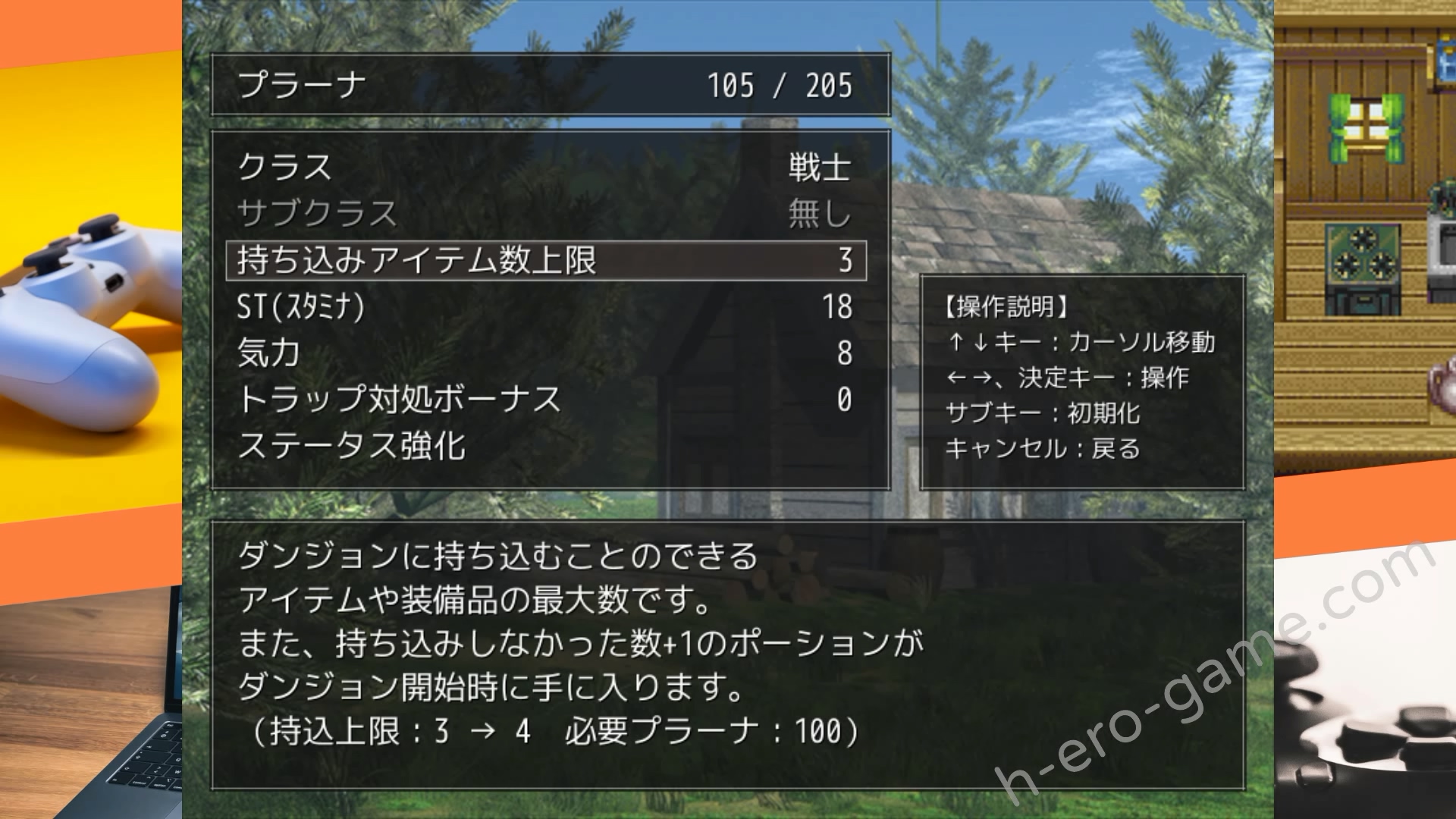Select the ST(スタミナ) stat row
The height and width of the screenshot is (819, 1456).
click(x=300, y=307)
